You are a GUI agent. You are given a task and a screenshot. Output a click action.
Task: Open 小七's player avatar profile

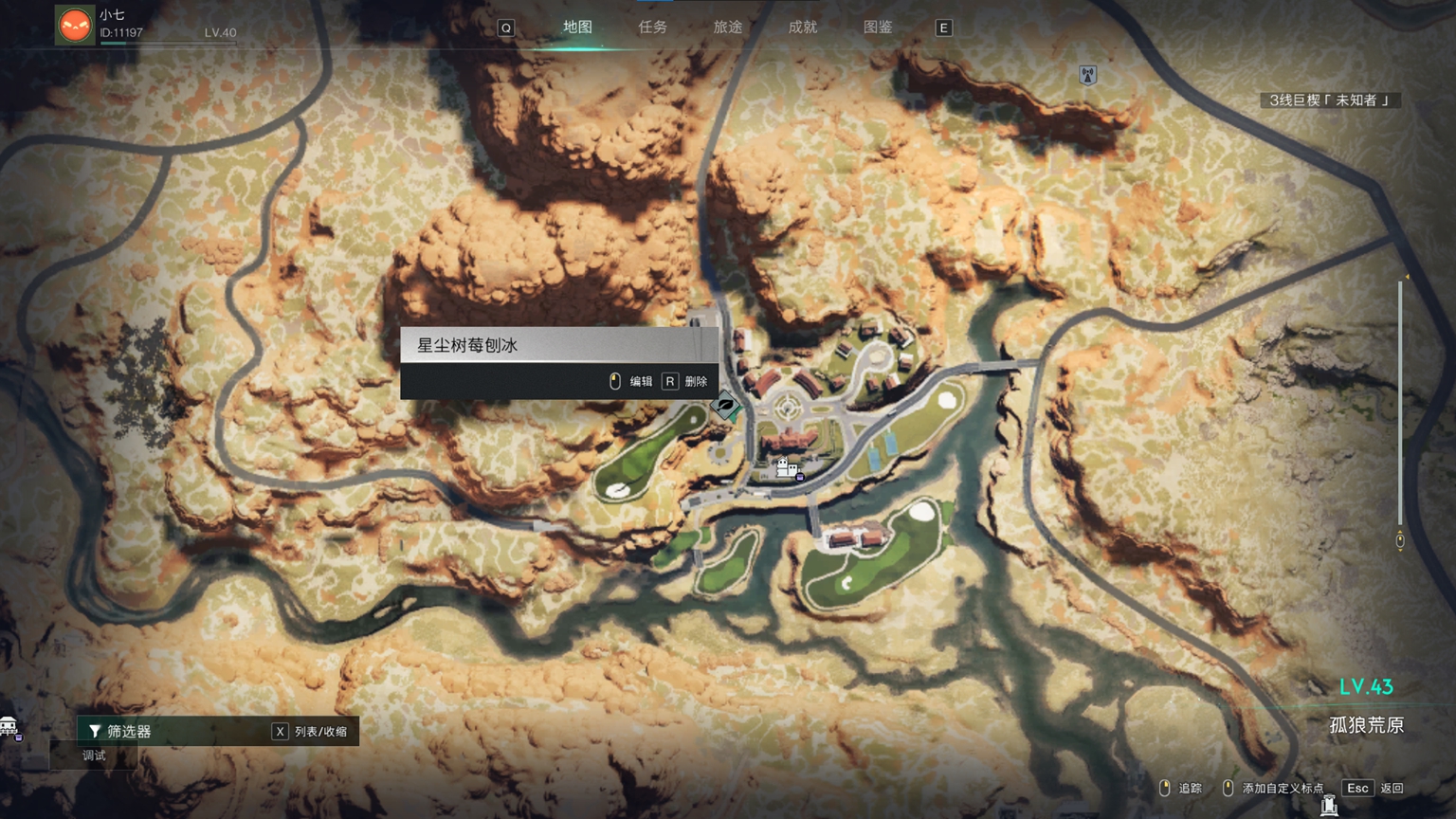point(75,25)
